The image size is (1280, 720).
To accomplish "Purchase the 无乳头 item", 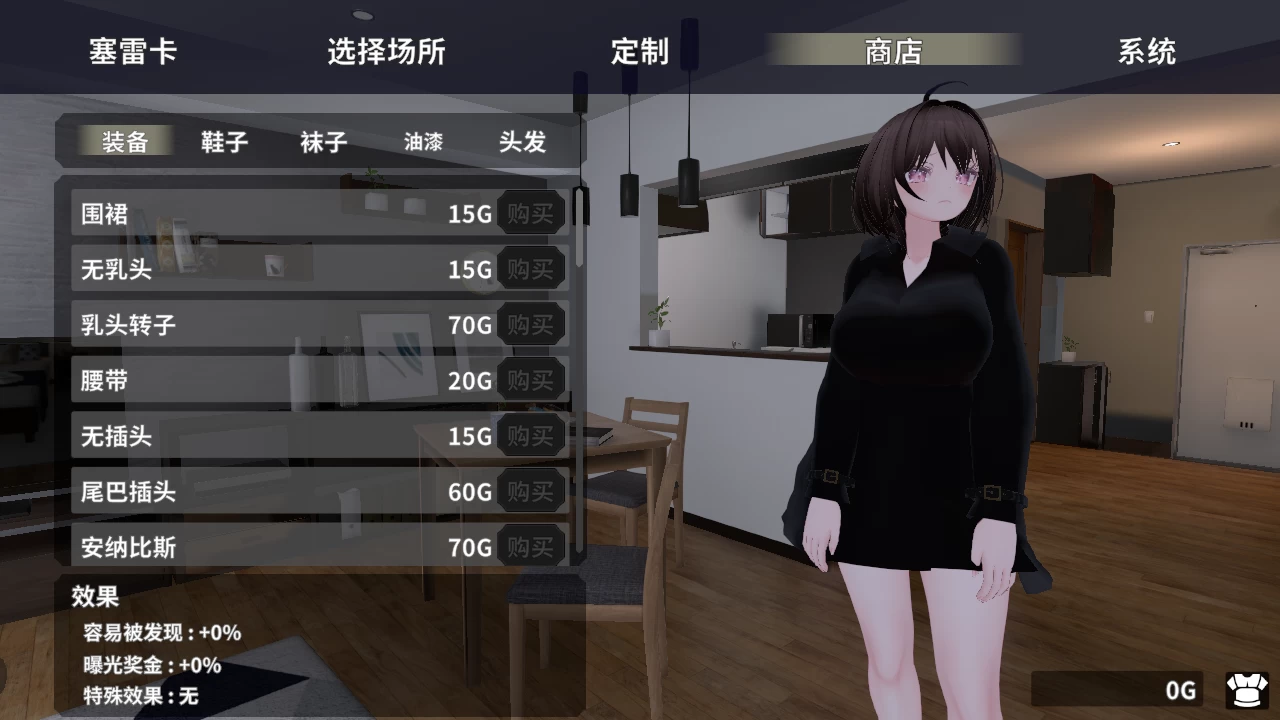I will [531, 268].
